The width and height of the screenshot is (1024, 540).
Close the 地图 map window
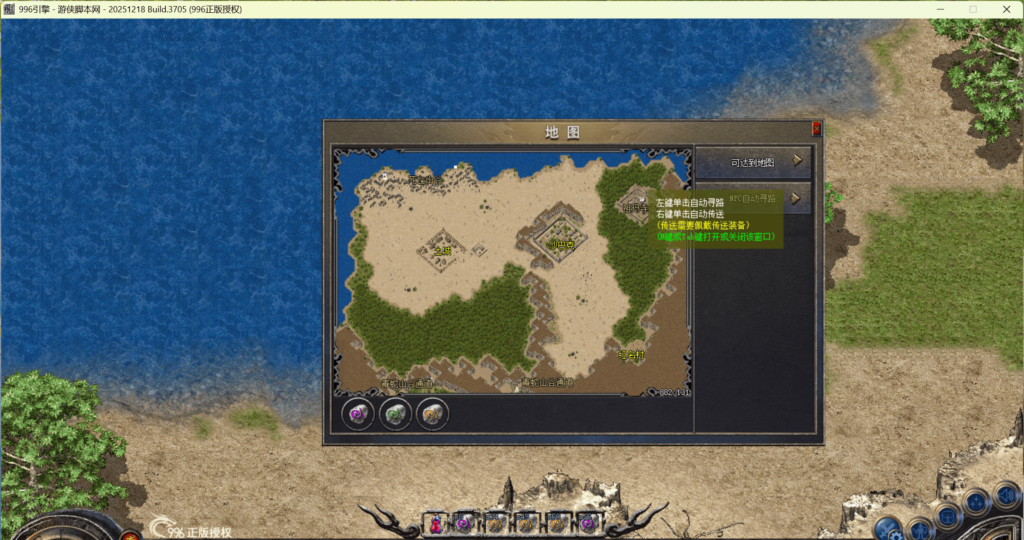(x=816, y=129)
